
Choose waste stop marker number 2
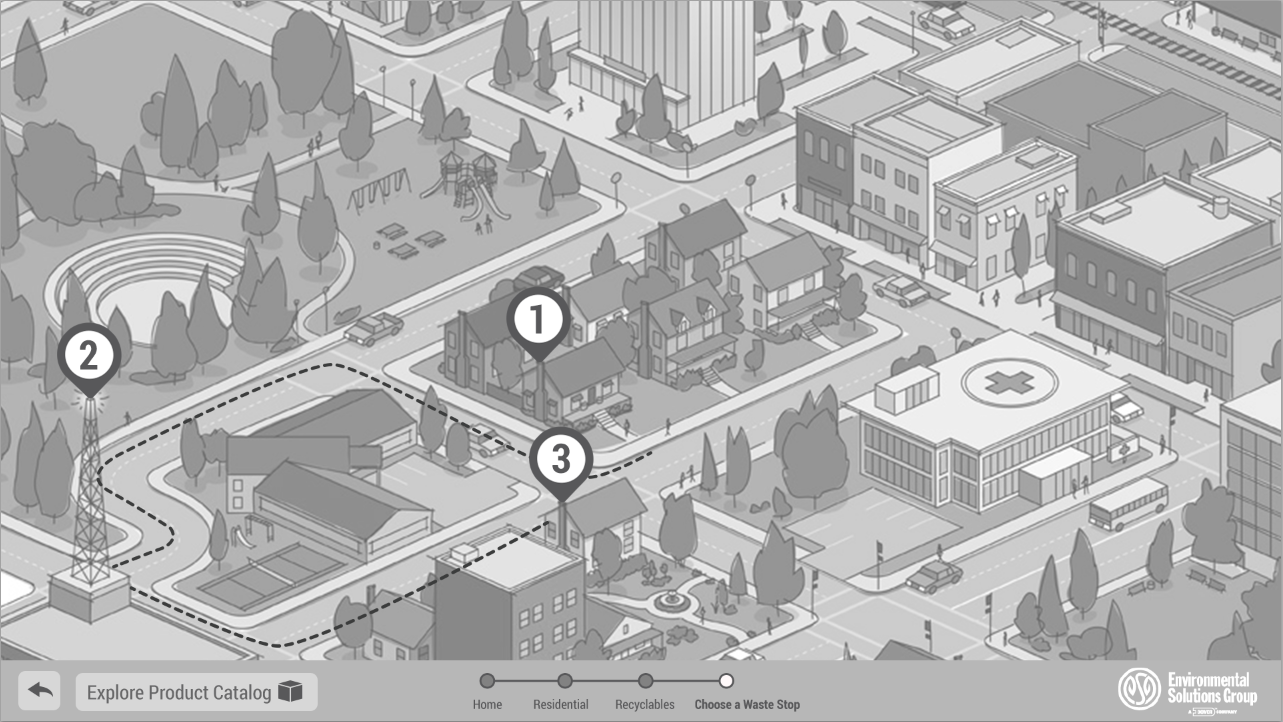[89, 356]
